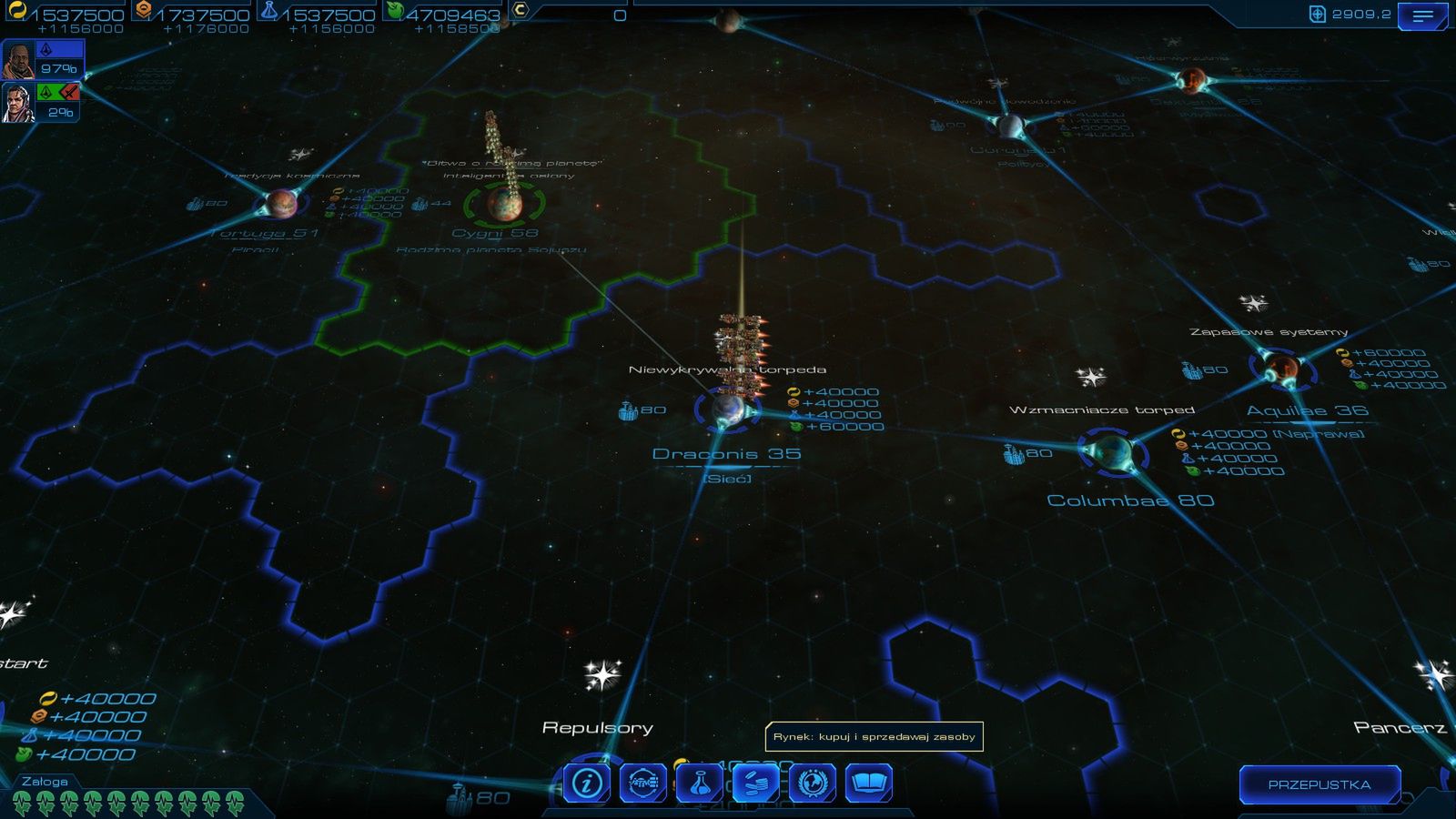Open the federation screen via wreath globe icon
Image resolution: width=1456 pixels, height=819 pixels.
(814, 781)
